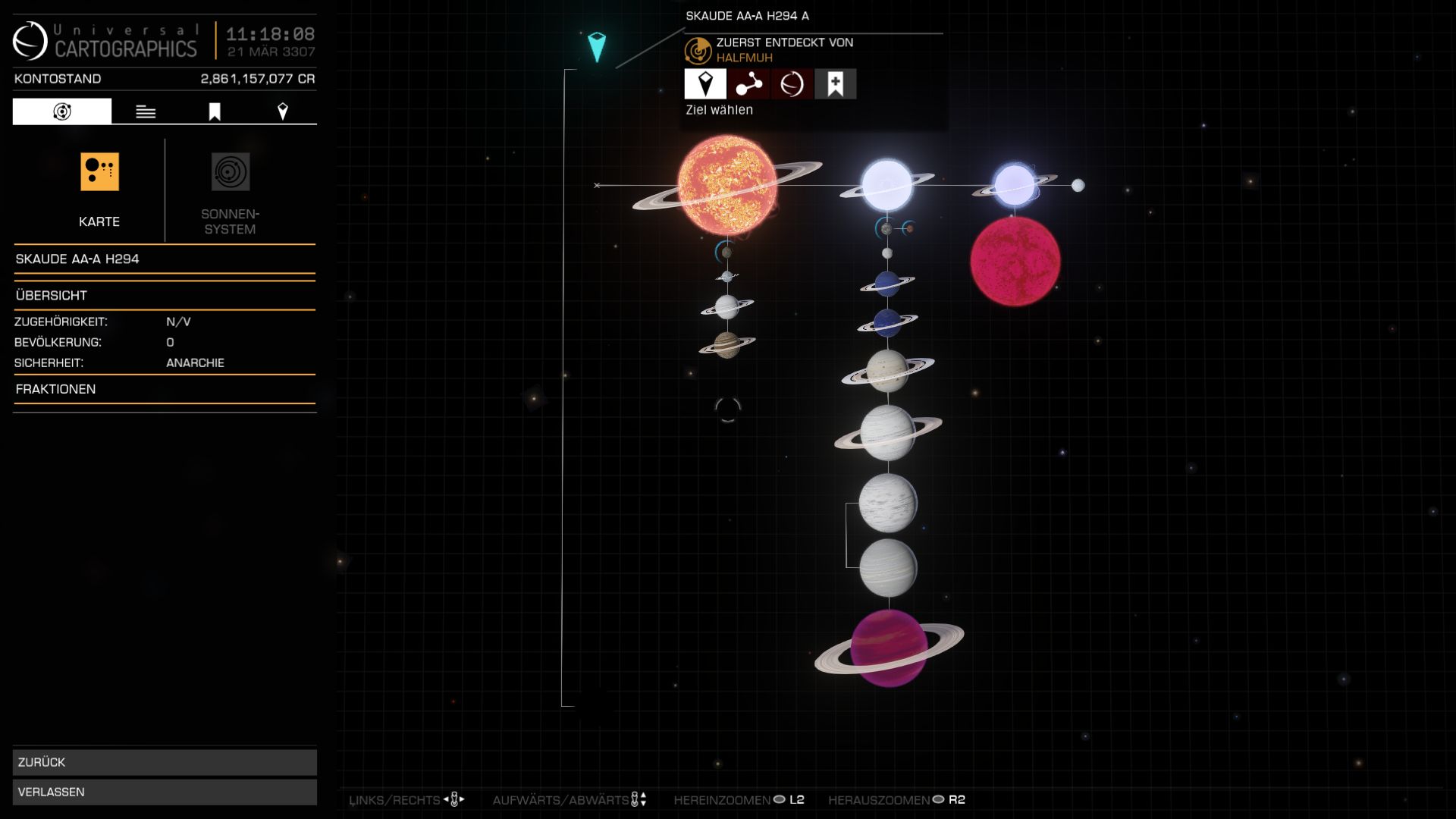Select the large crimson red star
This screenshot has width=1456, height=819.
[1015, 262]
